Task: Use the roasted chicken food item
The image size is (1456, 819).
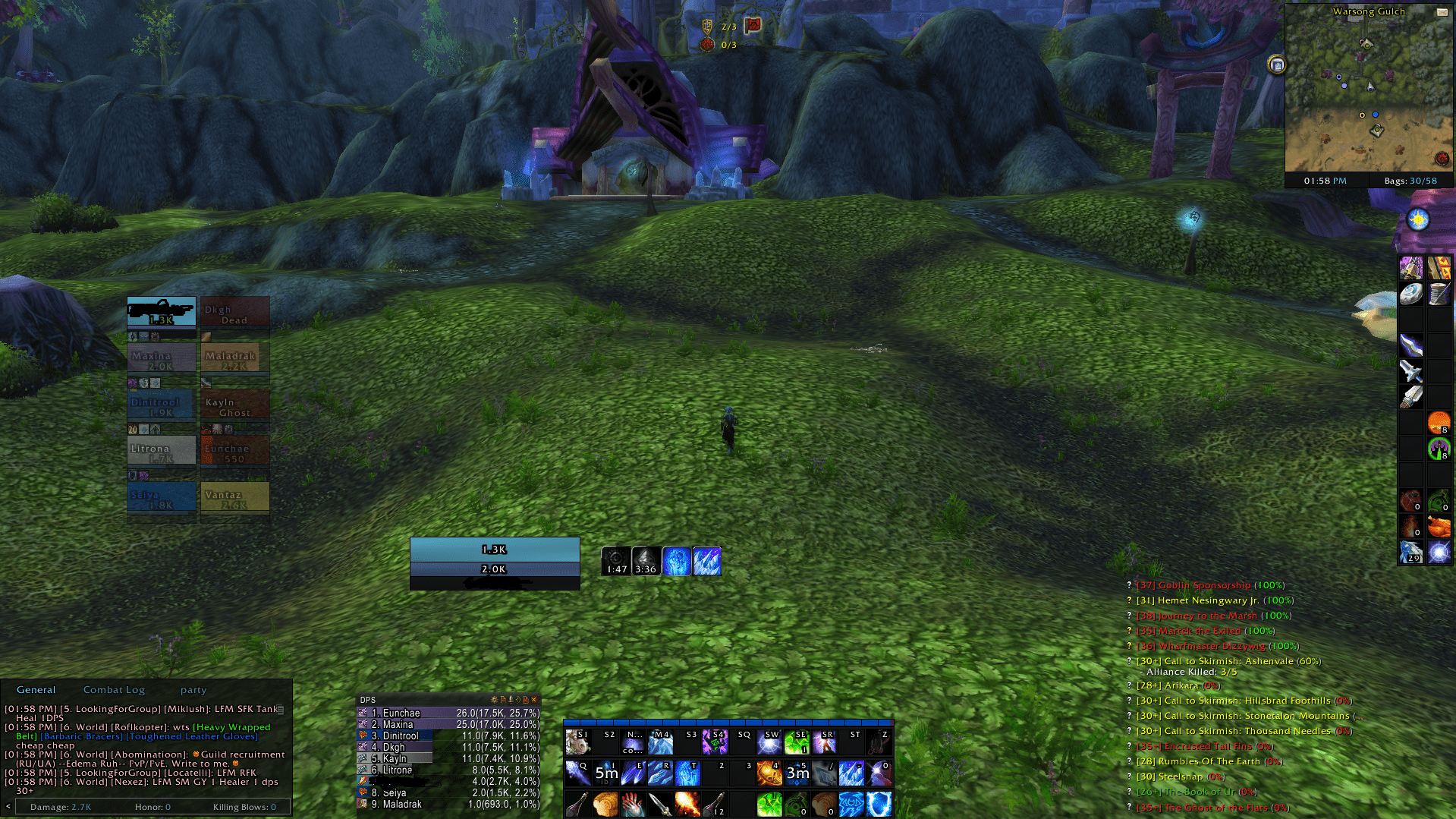Action: point(1439,526)
